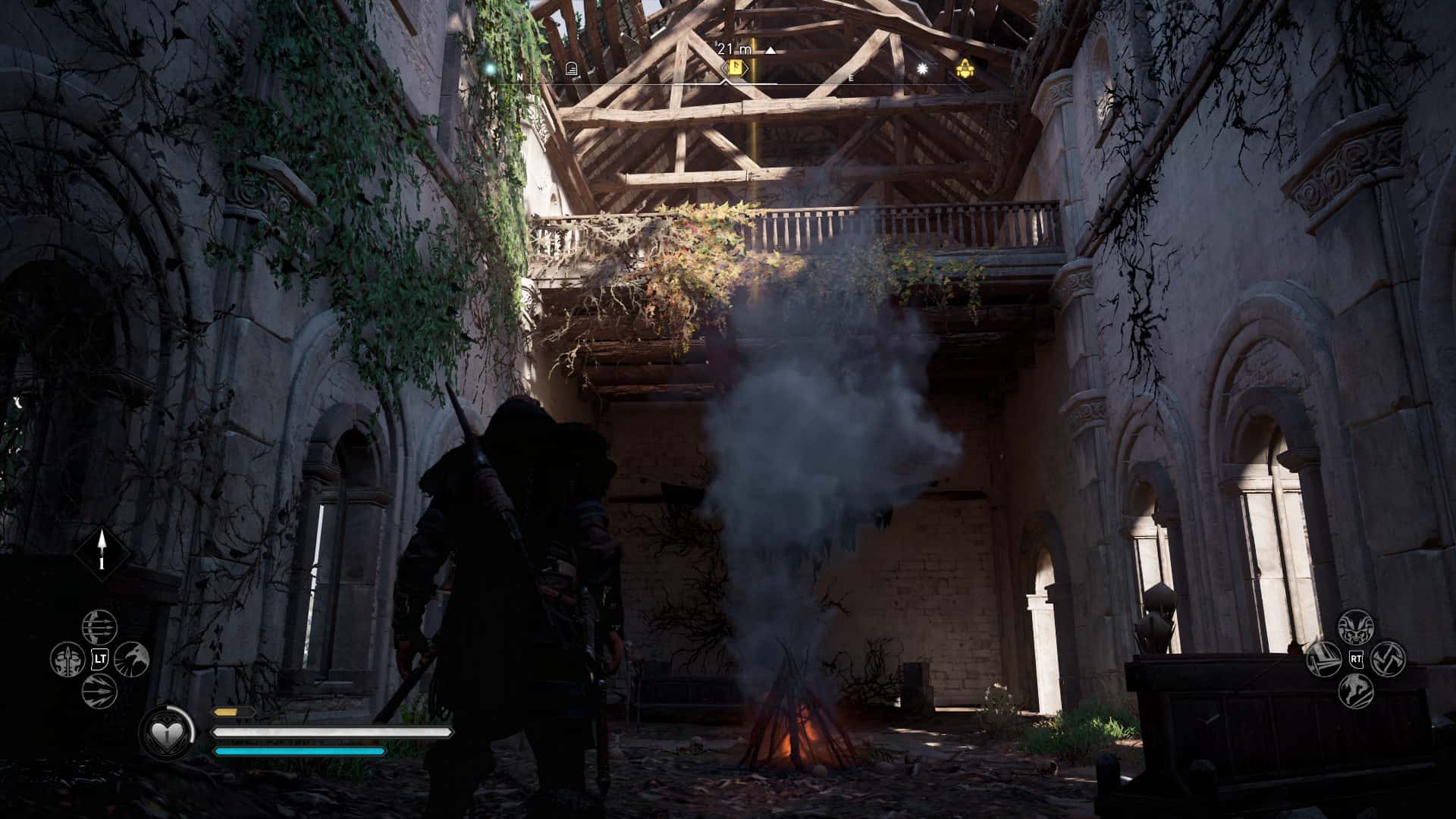Viewport: 1456px width, 819px height.
Task: Click the sunburst daytime icon on the compass
Action: tap(921, 67)
